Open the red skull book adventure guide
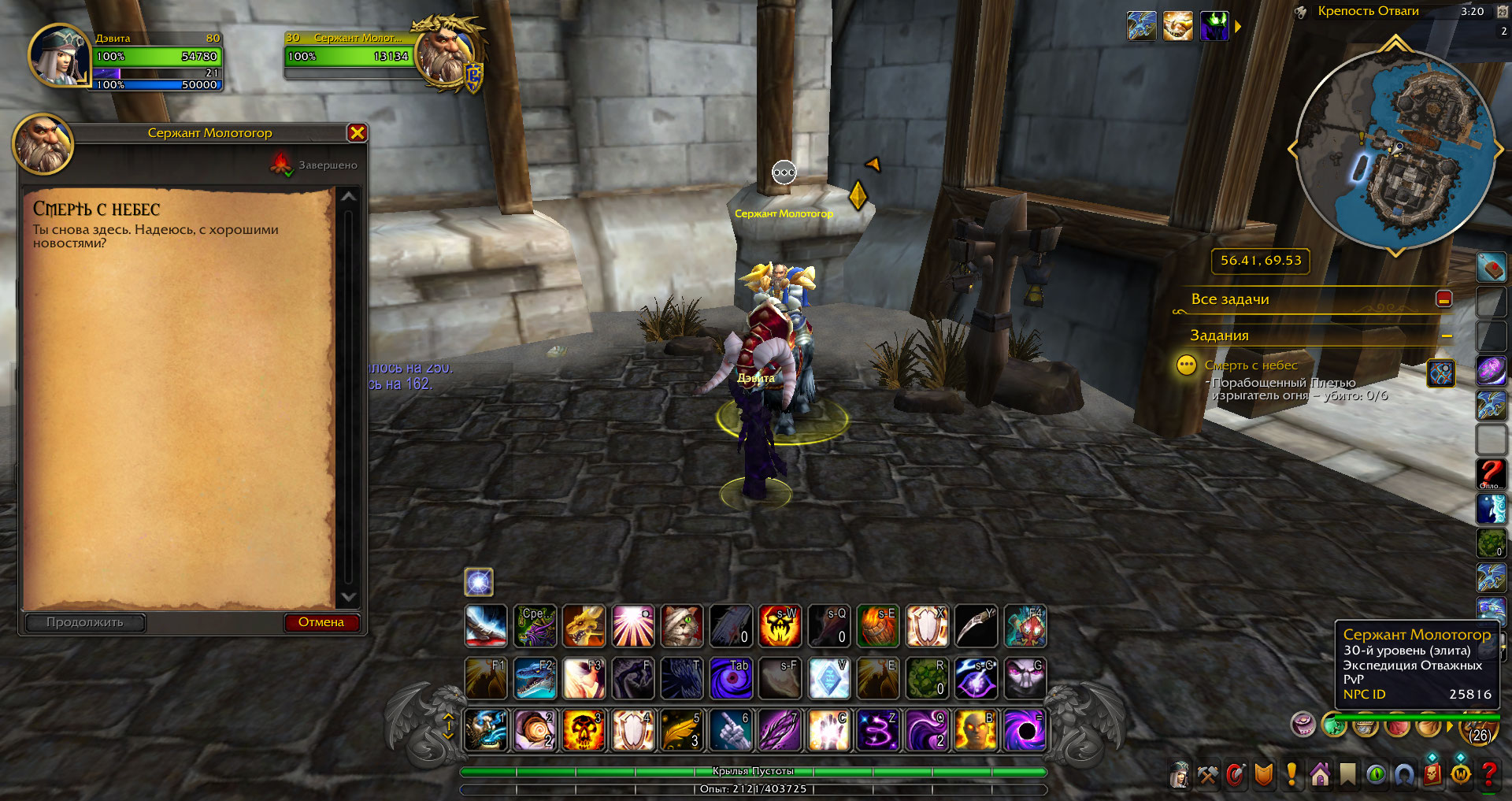 click(1432, 776)
